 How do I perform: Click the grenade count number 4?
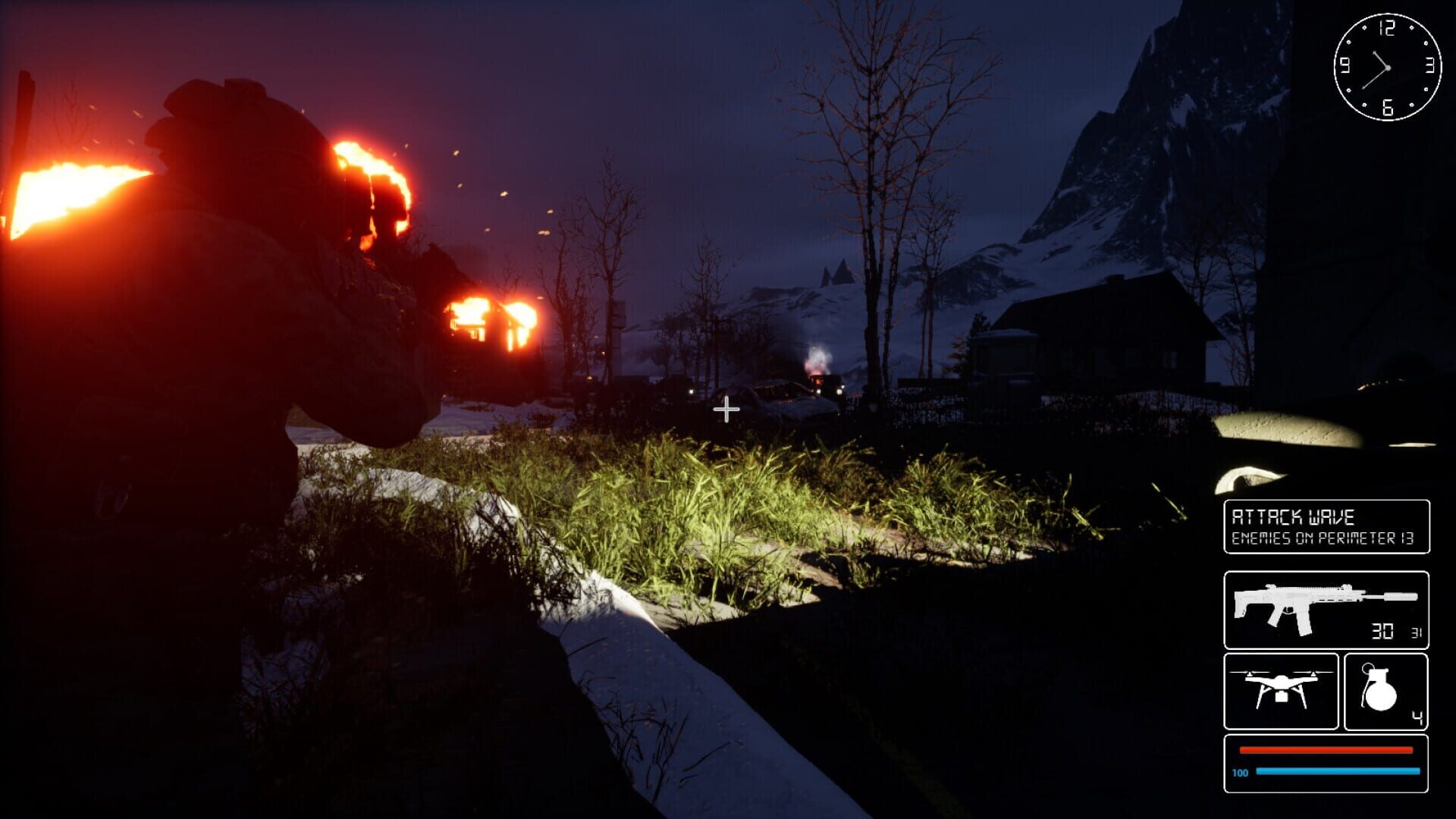[1418, 718]
